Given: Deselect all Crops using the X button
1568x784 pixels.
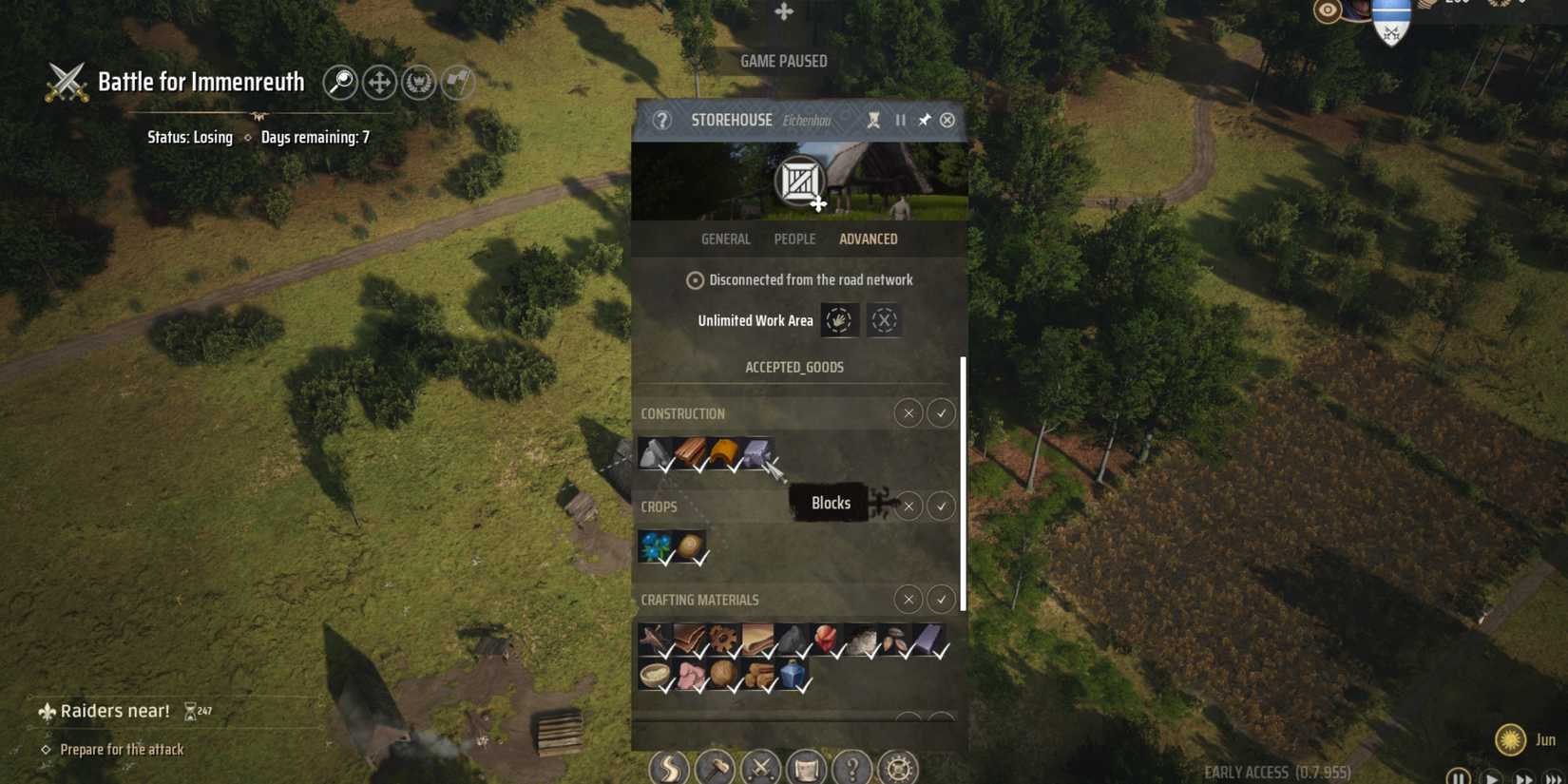Looking at the screenshot, I should [908, 507].
